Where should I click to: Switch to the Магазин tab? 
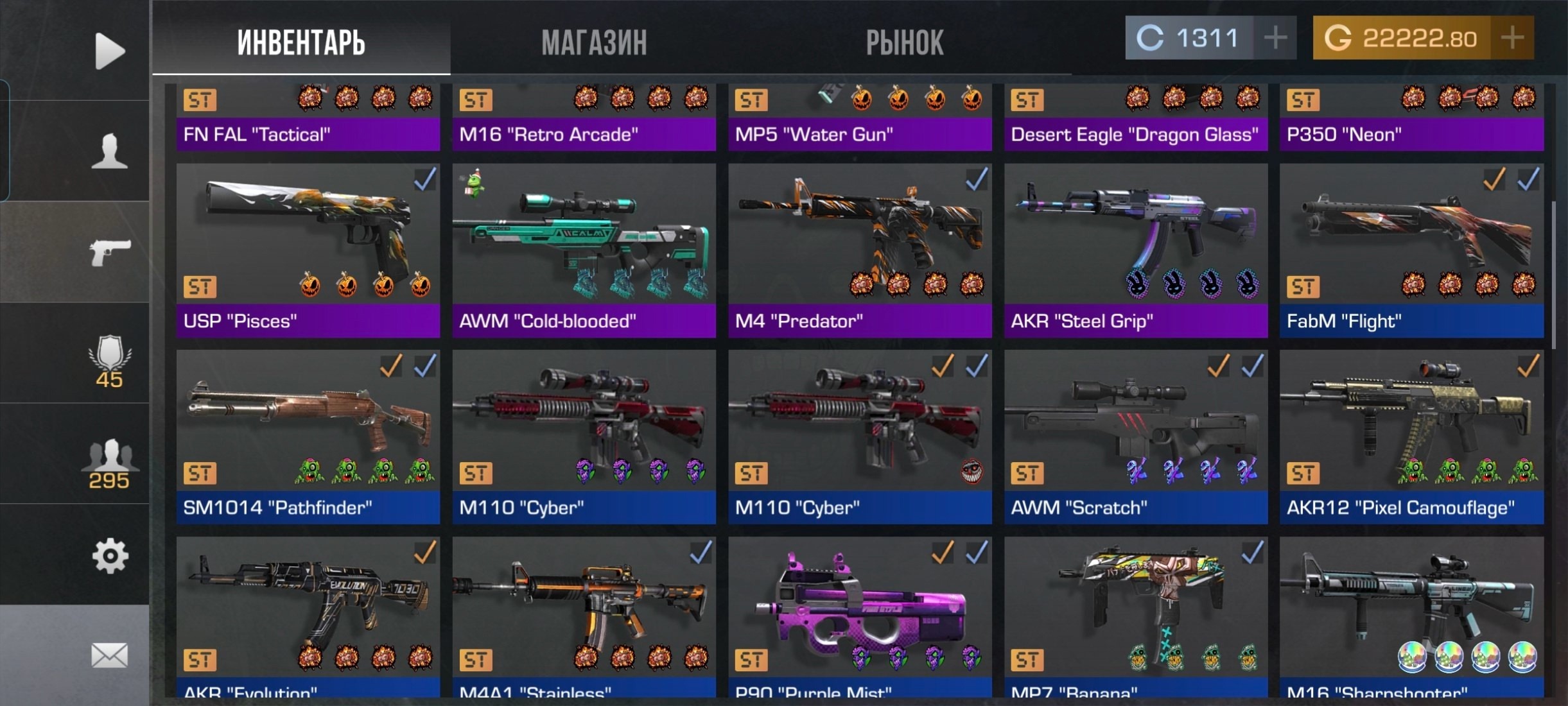pos(594,42)
